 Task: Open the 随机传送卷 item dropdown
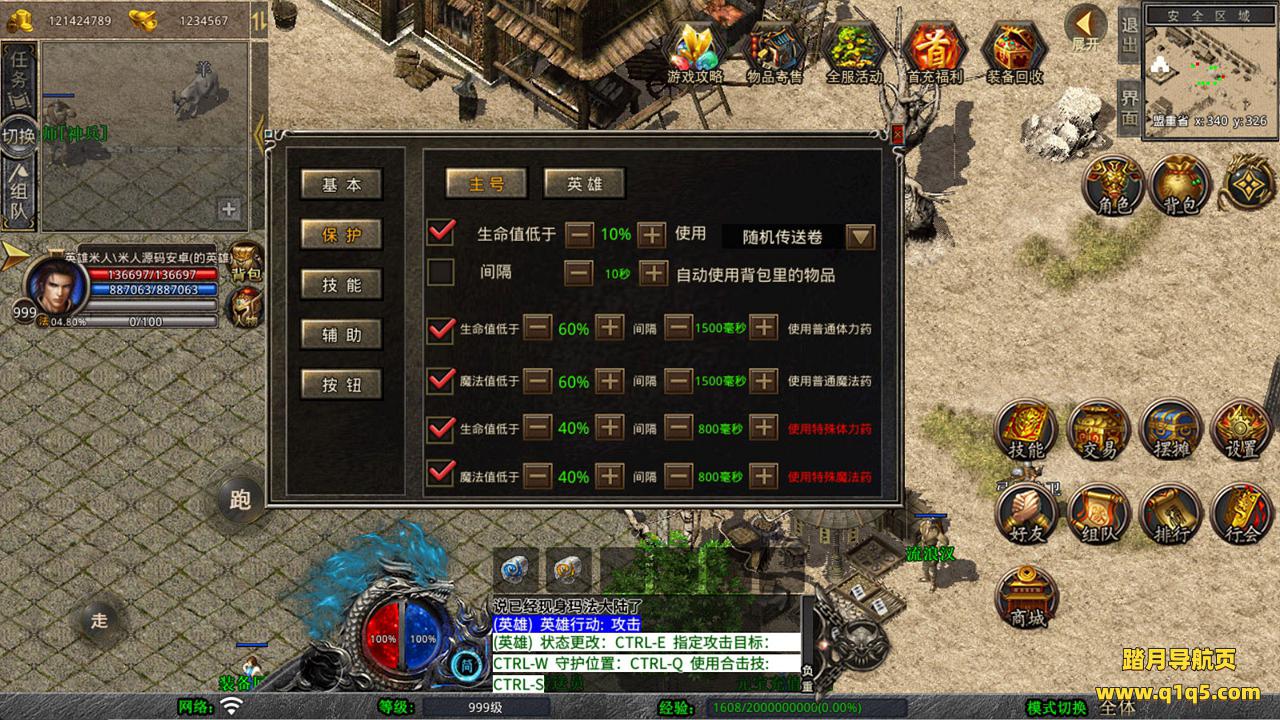coord(860,237)
